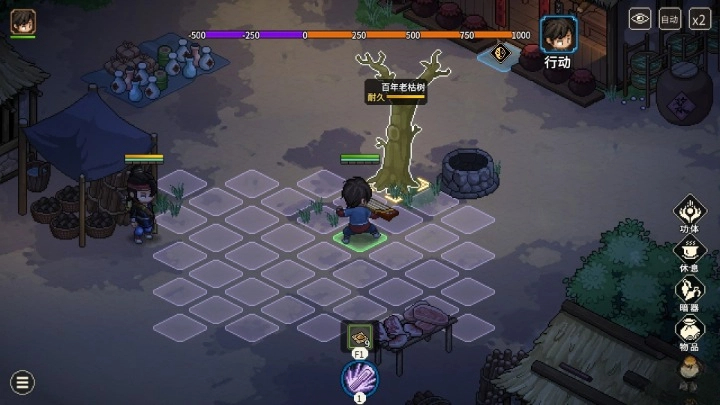Image resolution: width=720 pixels, height=405 pixels.
Task: Use the F1 quick item slot
Action: pyautogui.click(x=360, y=335)
